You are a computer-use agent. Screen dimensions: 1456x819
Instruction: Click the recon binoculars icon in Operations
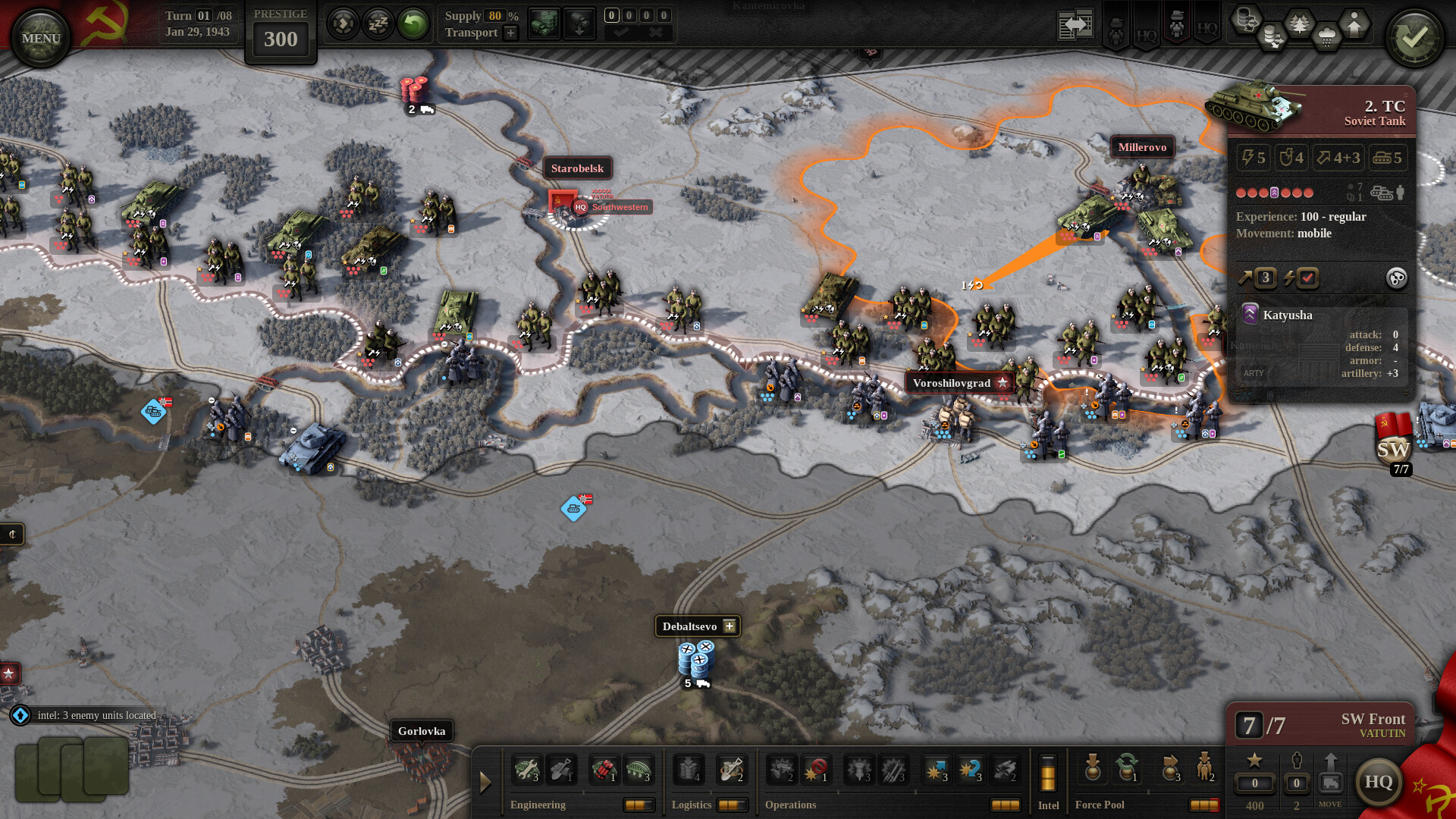(x=1006, y=769)
